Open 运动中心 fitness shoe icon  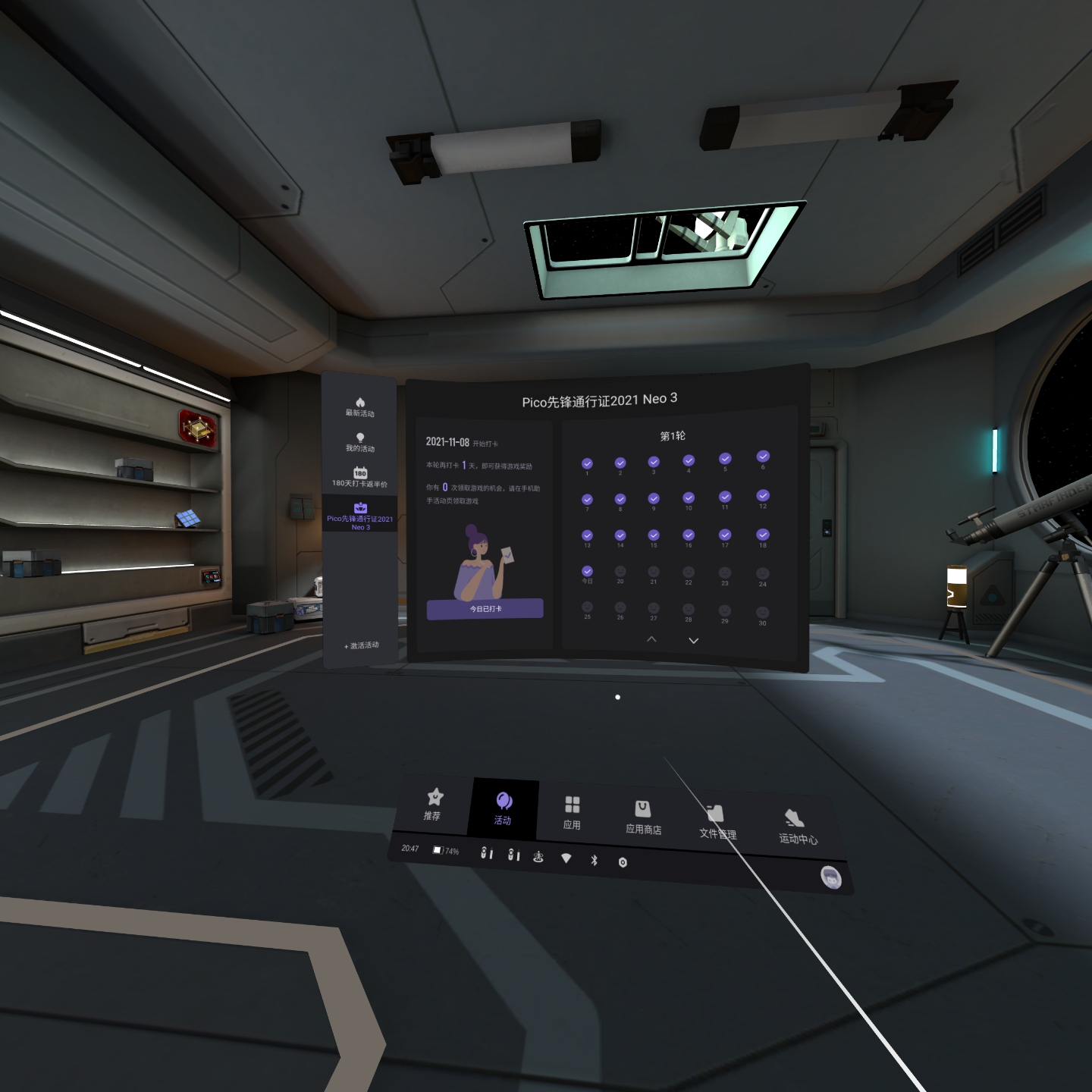click(795, 817)
